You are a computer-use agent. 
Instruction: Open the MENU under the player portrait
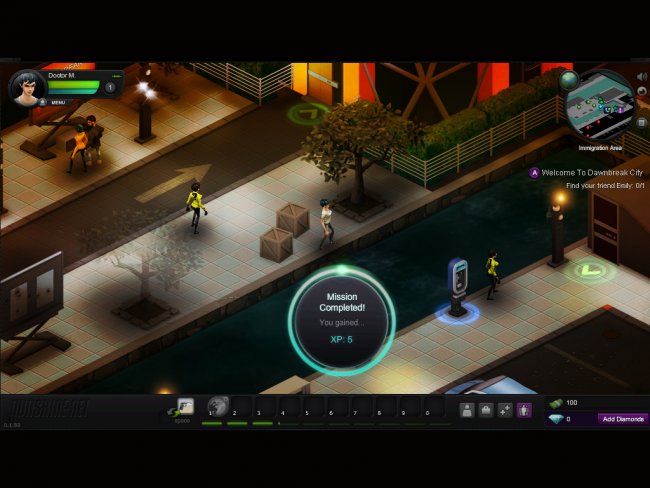click(57, 102)
